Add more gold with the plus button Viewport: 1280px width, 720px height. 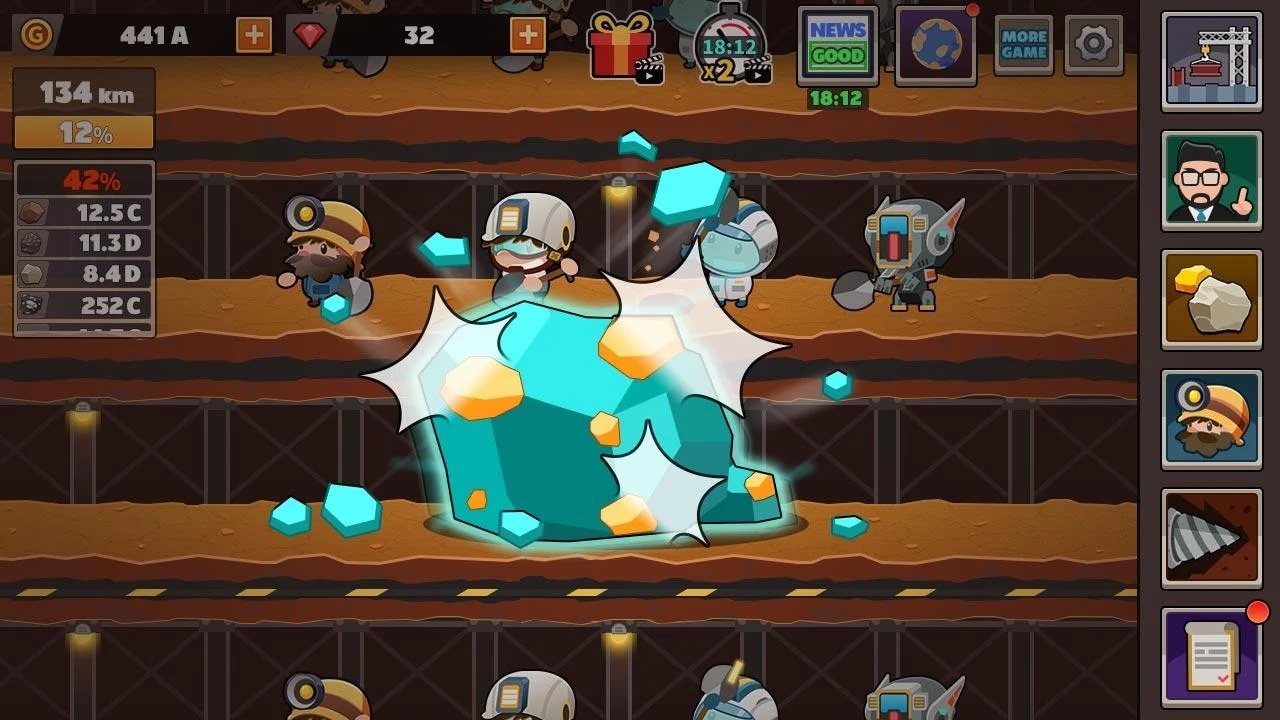254,36
